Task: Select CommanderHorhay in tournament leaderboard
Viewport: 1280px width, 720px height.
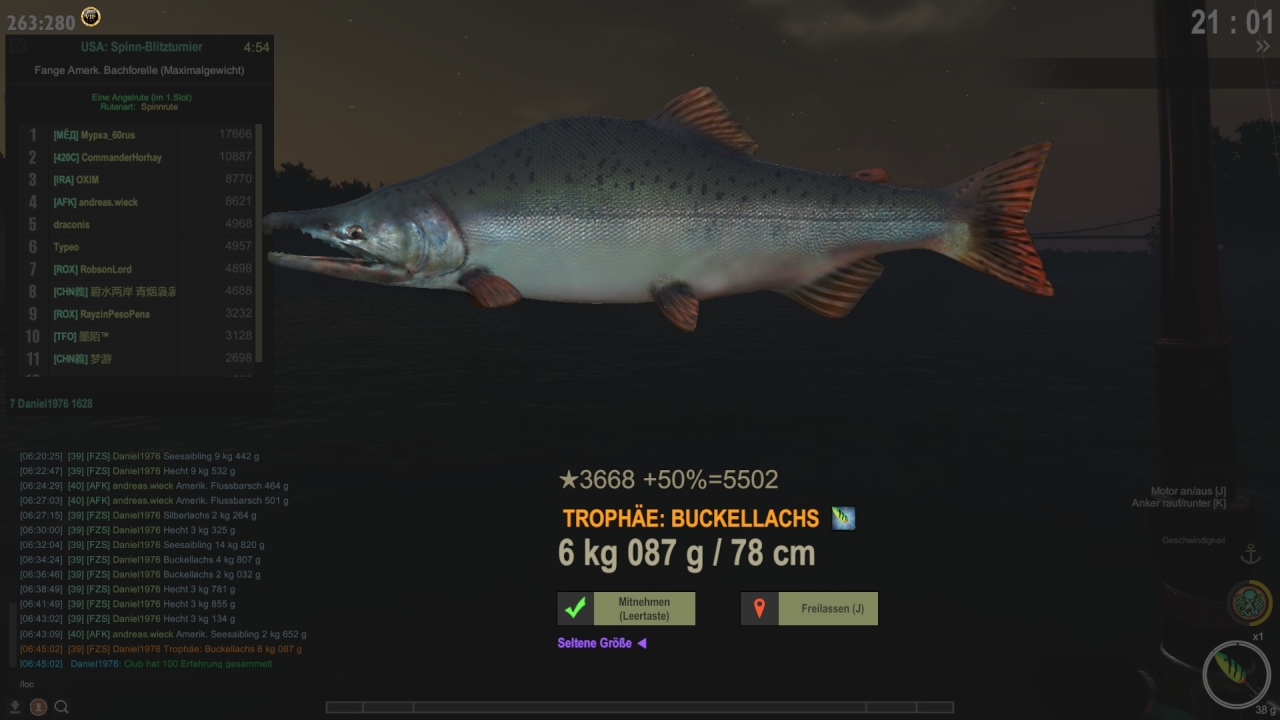Action: click(x=107, y=157)
